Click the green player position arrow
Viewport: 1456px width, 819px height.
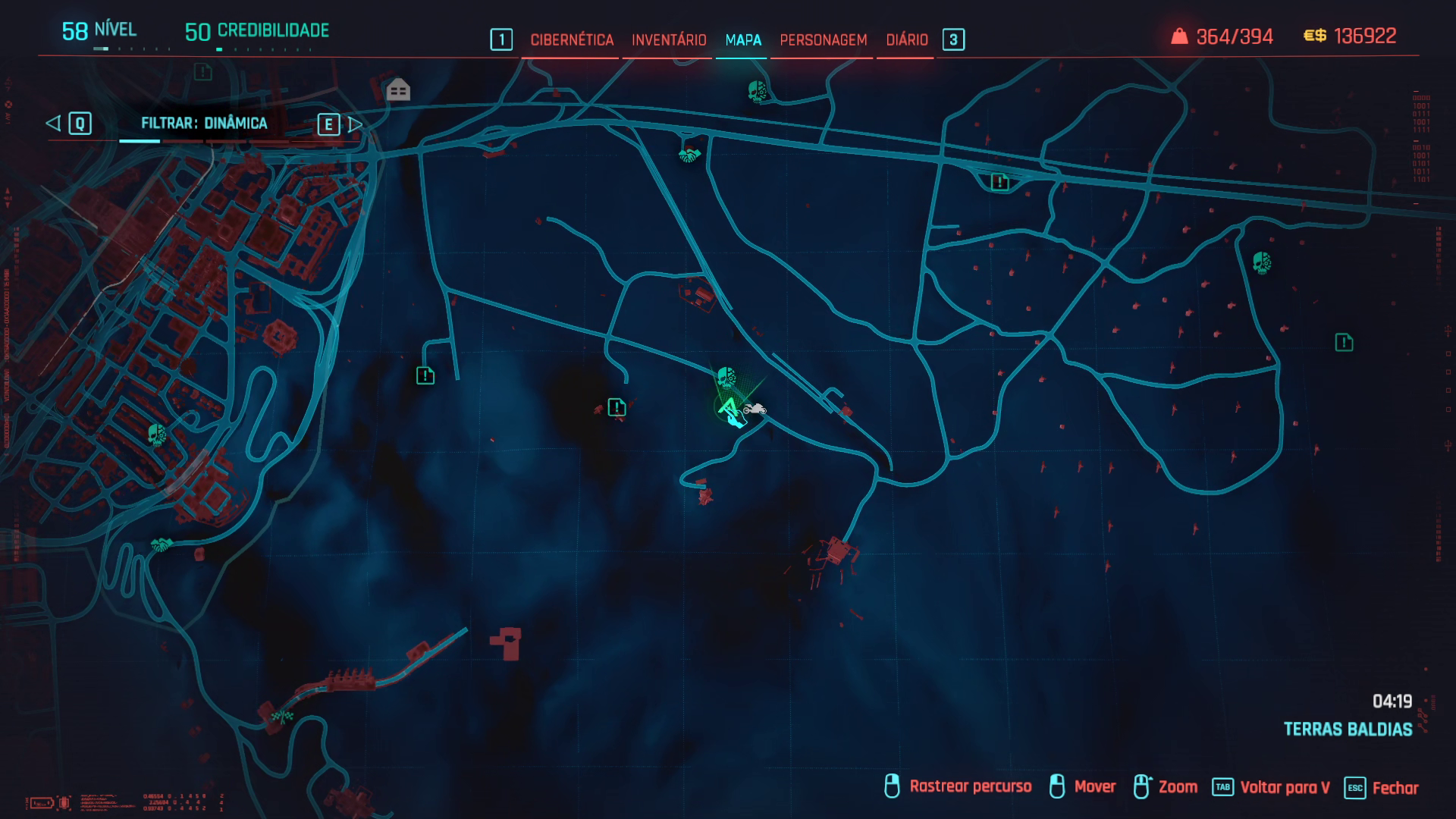(728, 408)
